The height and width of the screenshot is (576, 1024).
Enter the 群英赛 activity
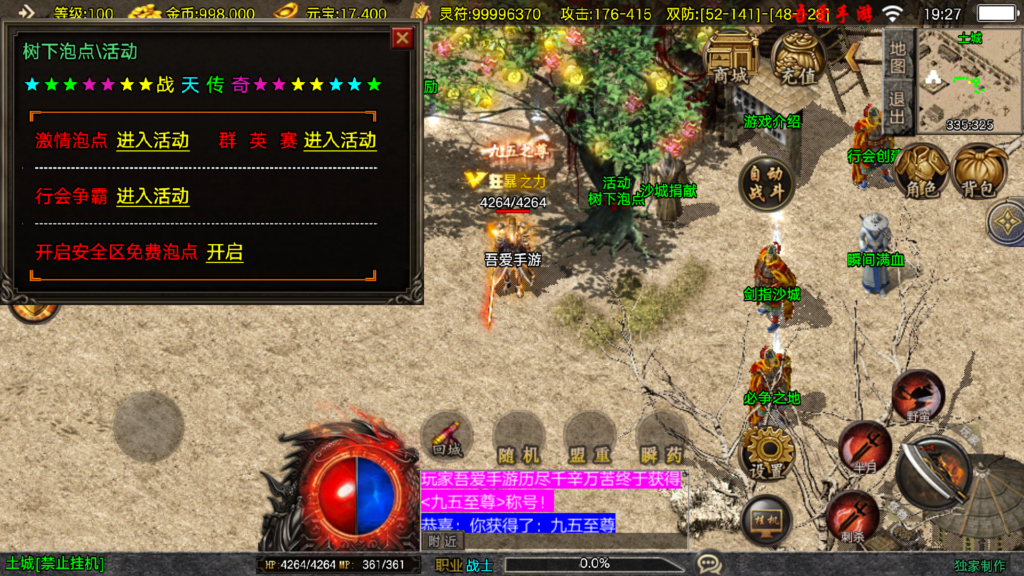point(340,141)
